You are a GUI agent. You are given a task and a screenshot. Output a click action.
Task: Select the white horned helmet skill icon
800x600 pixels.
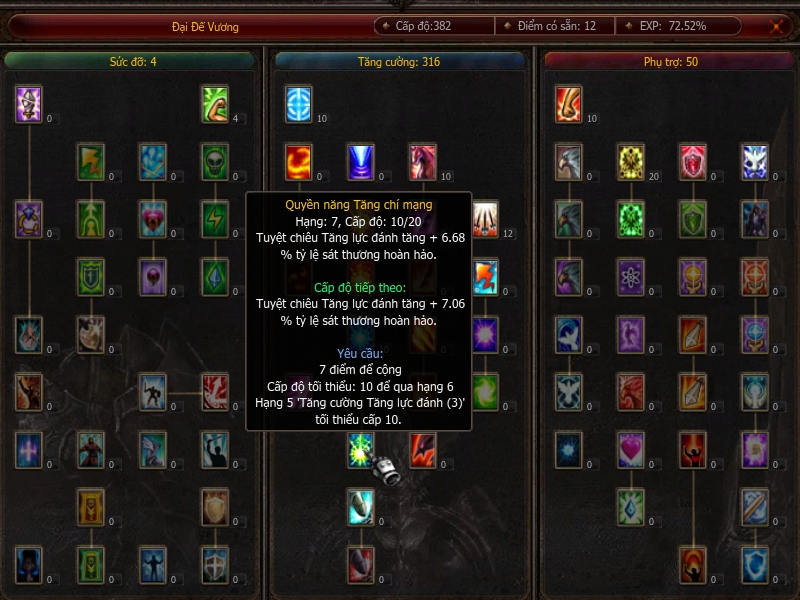point(29,103)
